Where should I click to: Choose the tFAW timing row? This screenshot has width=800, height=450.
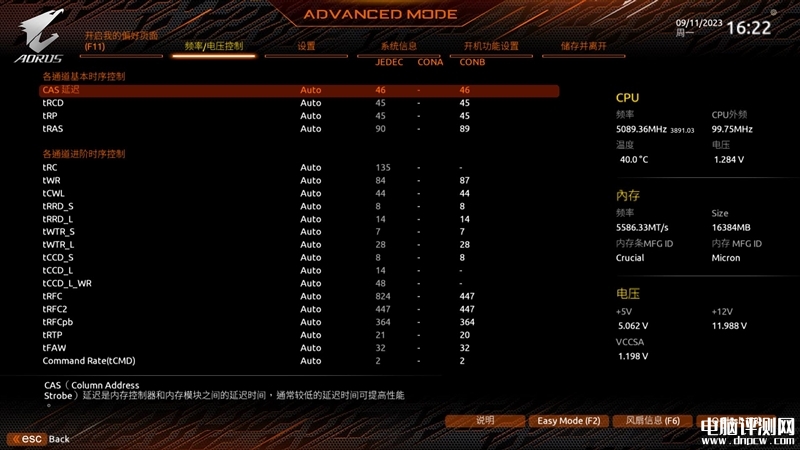[54, 348]
